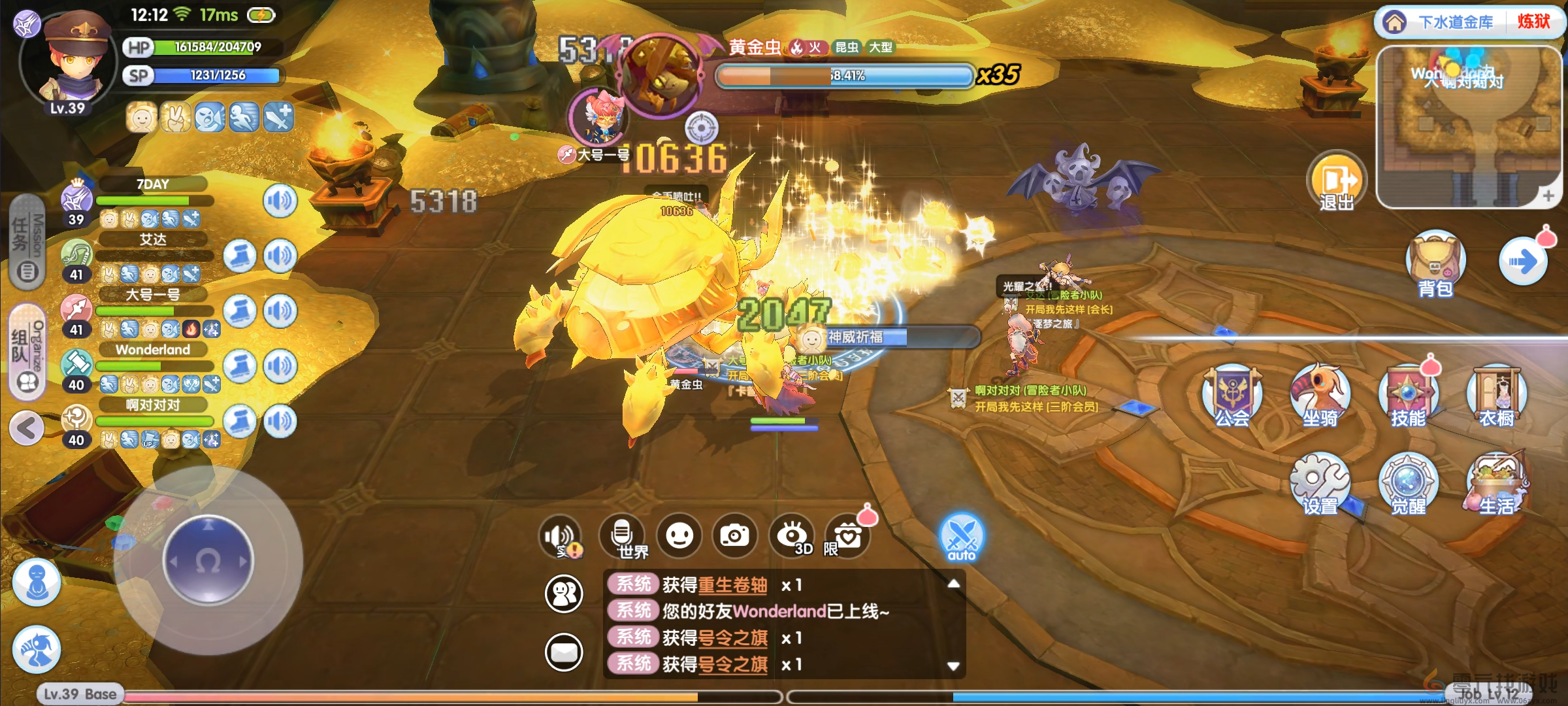Screen dimensions: 1568x706
Task: Open the 任务 Mission tab
Action: point(27,242)
